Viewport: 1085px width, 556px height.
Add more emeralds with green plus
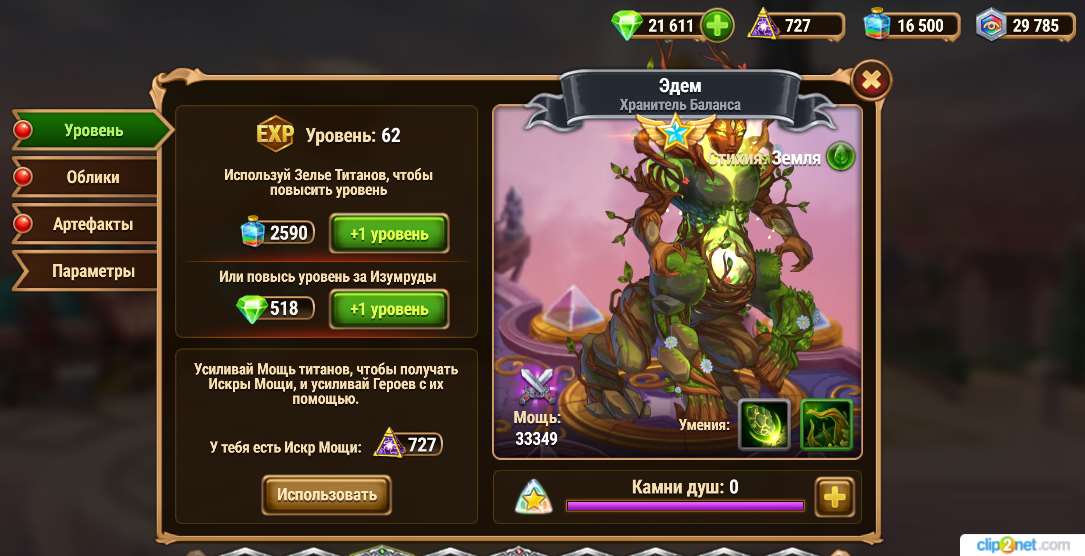click(x=717, y=26)
